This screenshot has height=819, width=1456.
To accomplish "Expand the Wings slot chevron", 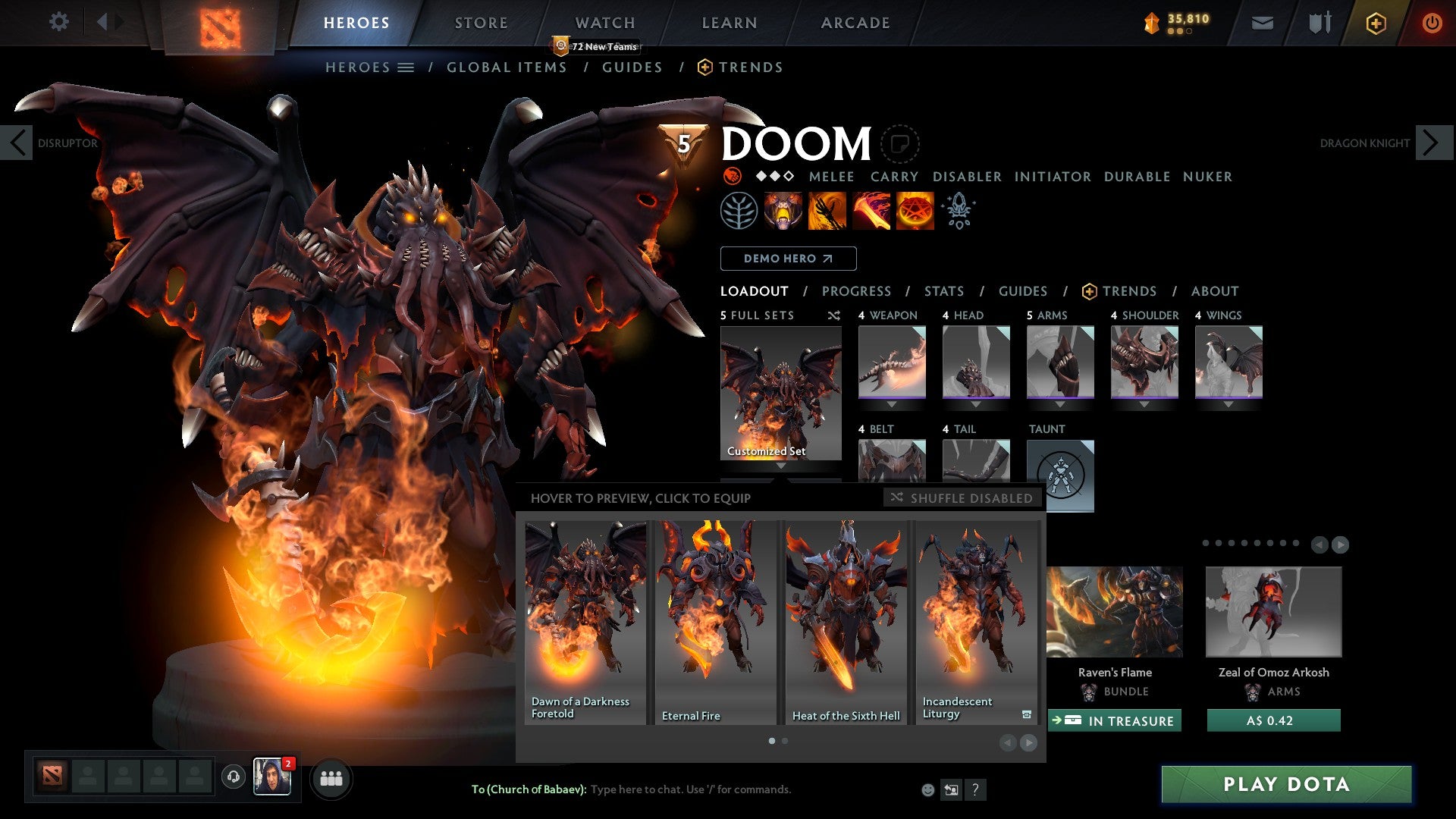I will (x=1228, y=404).
